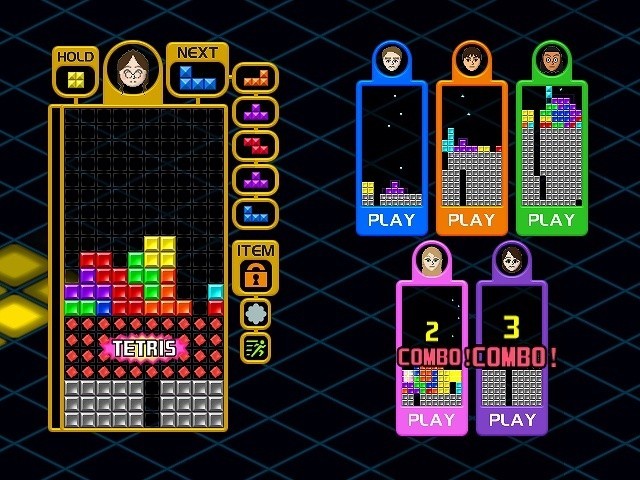Click the purple opponent's avatar portrait
640x480 pixels.
click(512, 260)
